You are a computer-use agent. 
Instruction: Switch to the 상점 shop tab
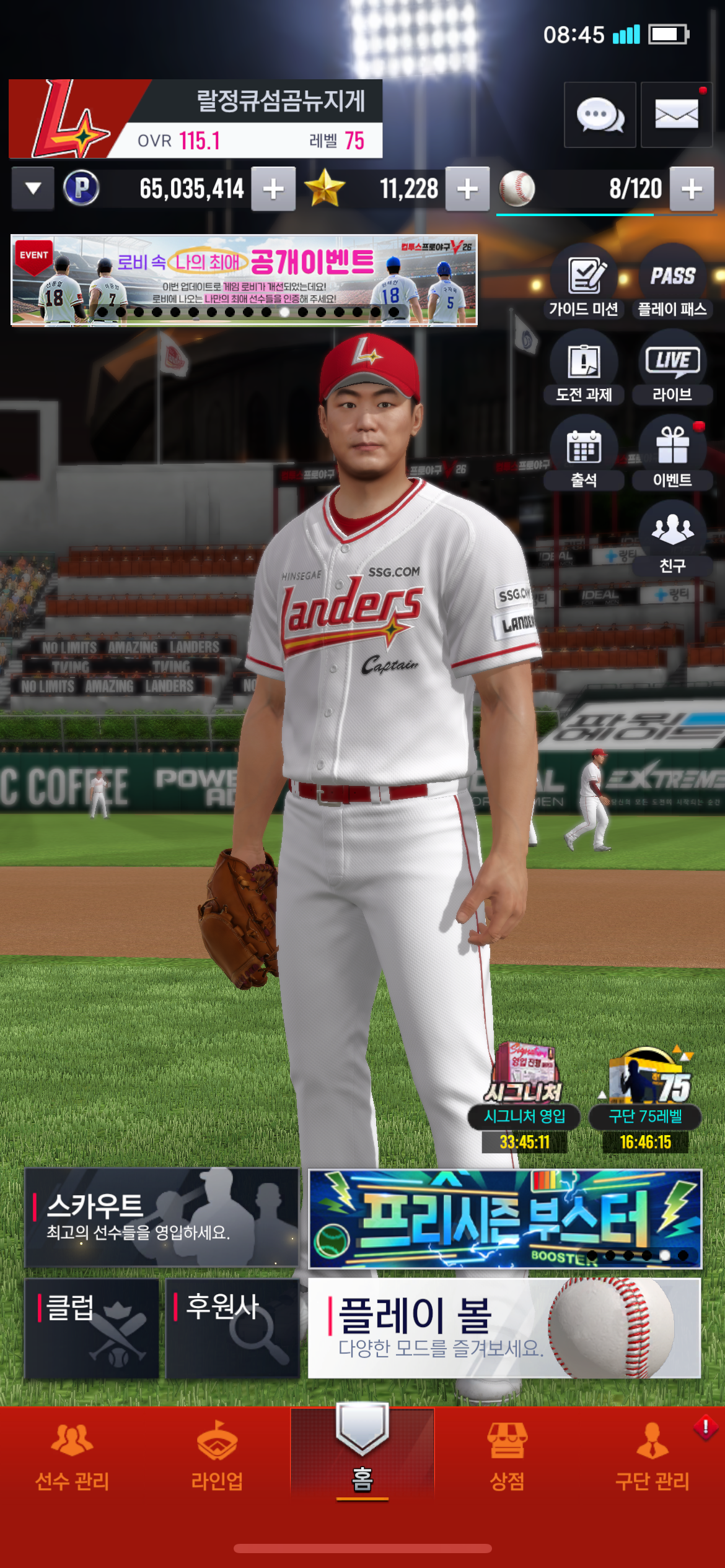coord(507,1455)
